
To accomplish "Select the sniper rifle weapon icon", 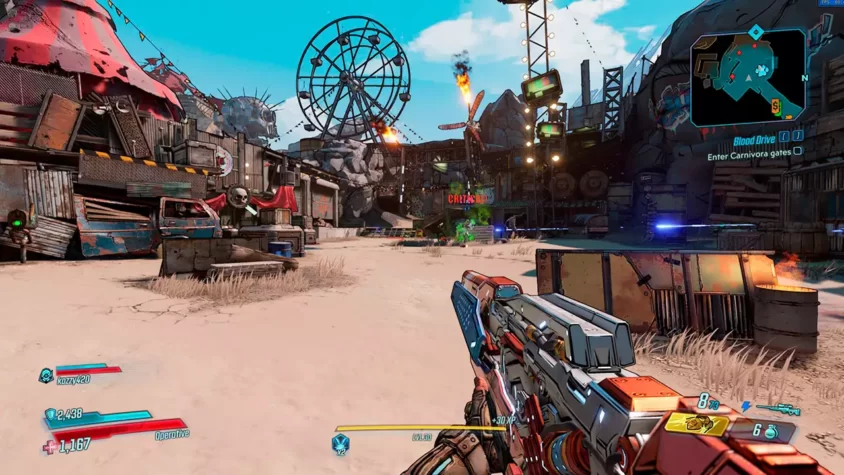I will 777,409.
